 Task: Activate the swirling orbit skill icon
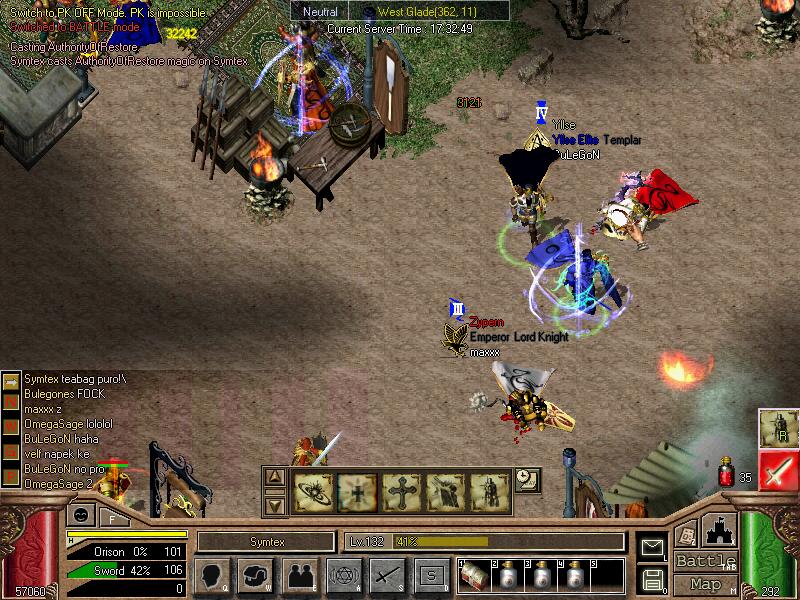(313, 491)
